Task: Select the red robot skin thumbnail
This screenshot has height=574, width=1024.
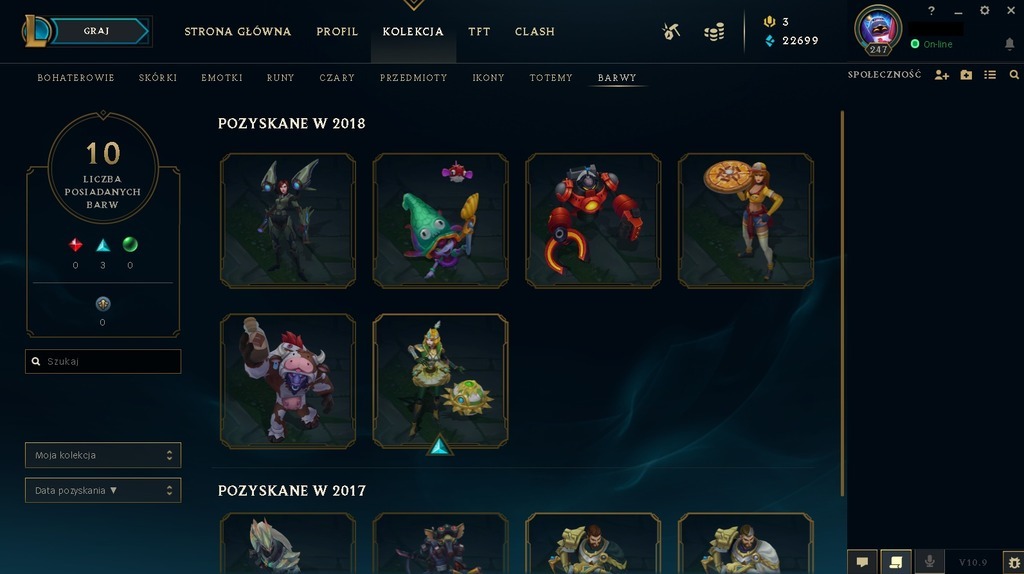Action: 593,220
